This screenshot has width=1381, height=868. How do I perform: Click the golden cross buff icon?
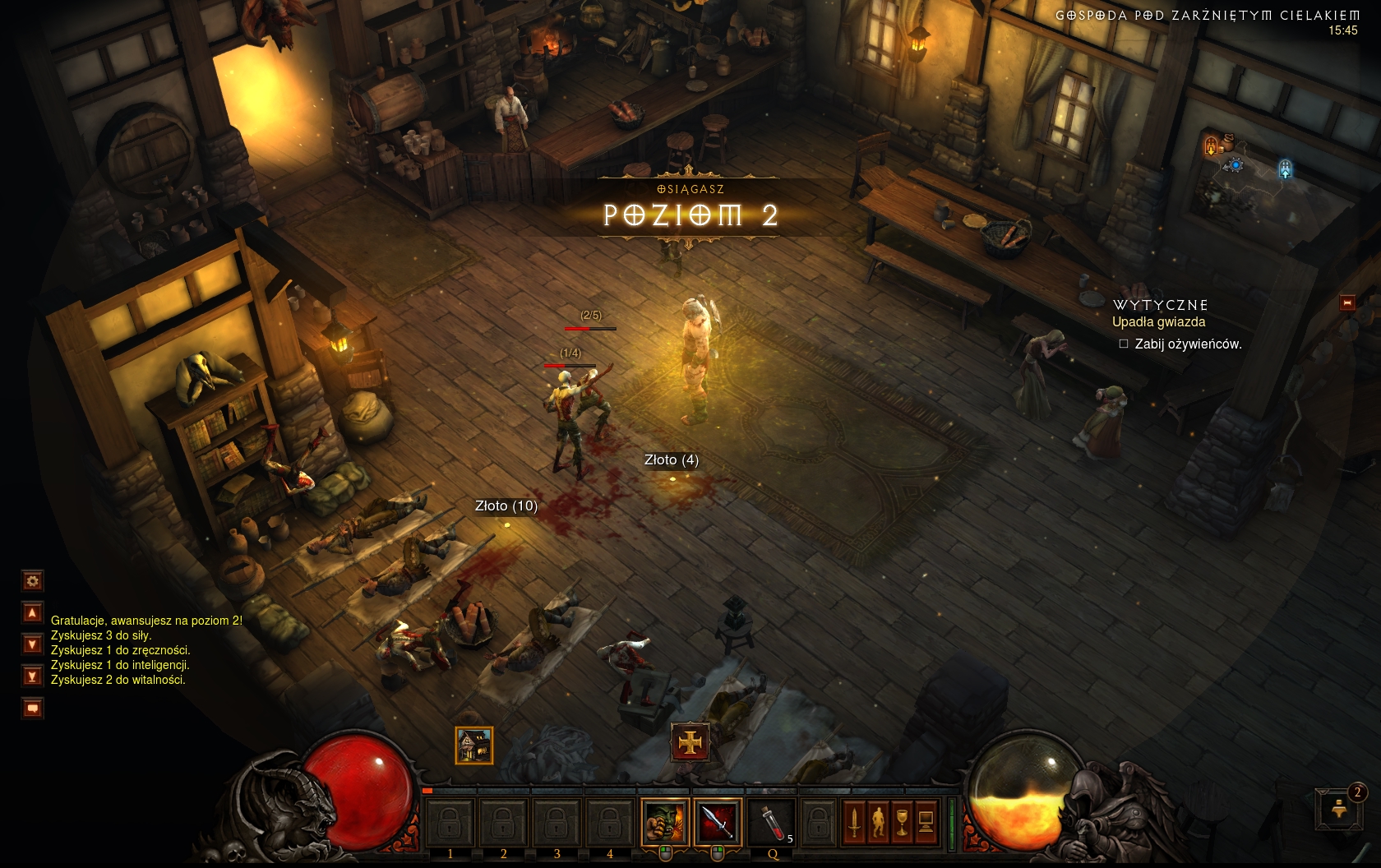pyautogui.click(x=690, y=743)
